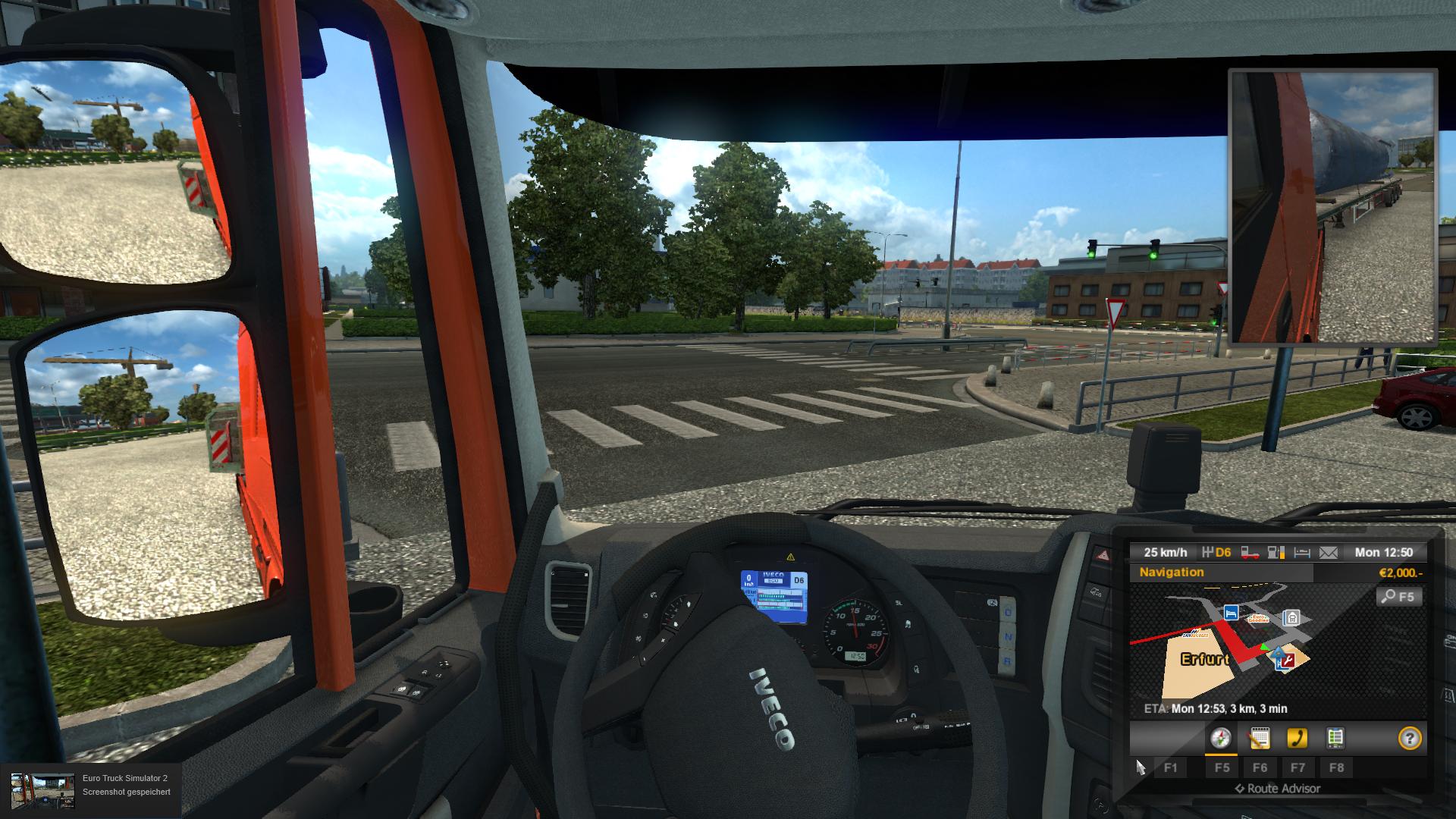The width and height of the screenshot is (1456, 819).
Task: Open the Navigation compass tab
Action: [1221, 738]
